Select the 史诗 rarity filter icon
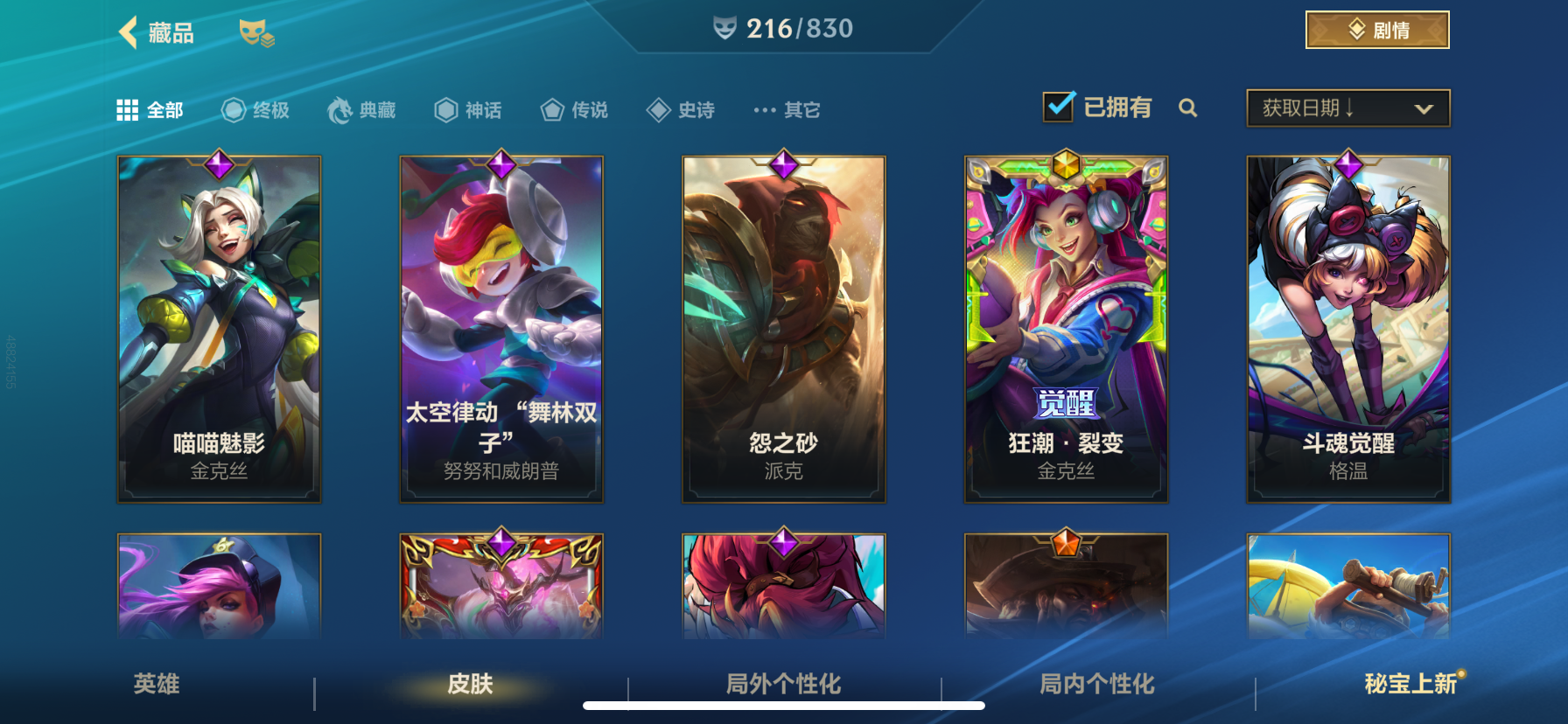Image resolution: width=1568 pixels, height=724 pixels. 658,109
